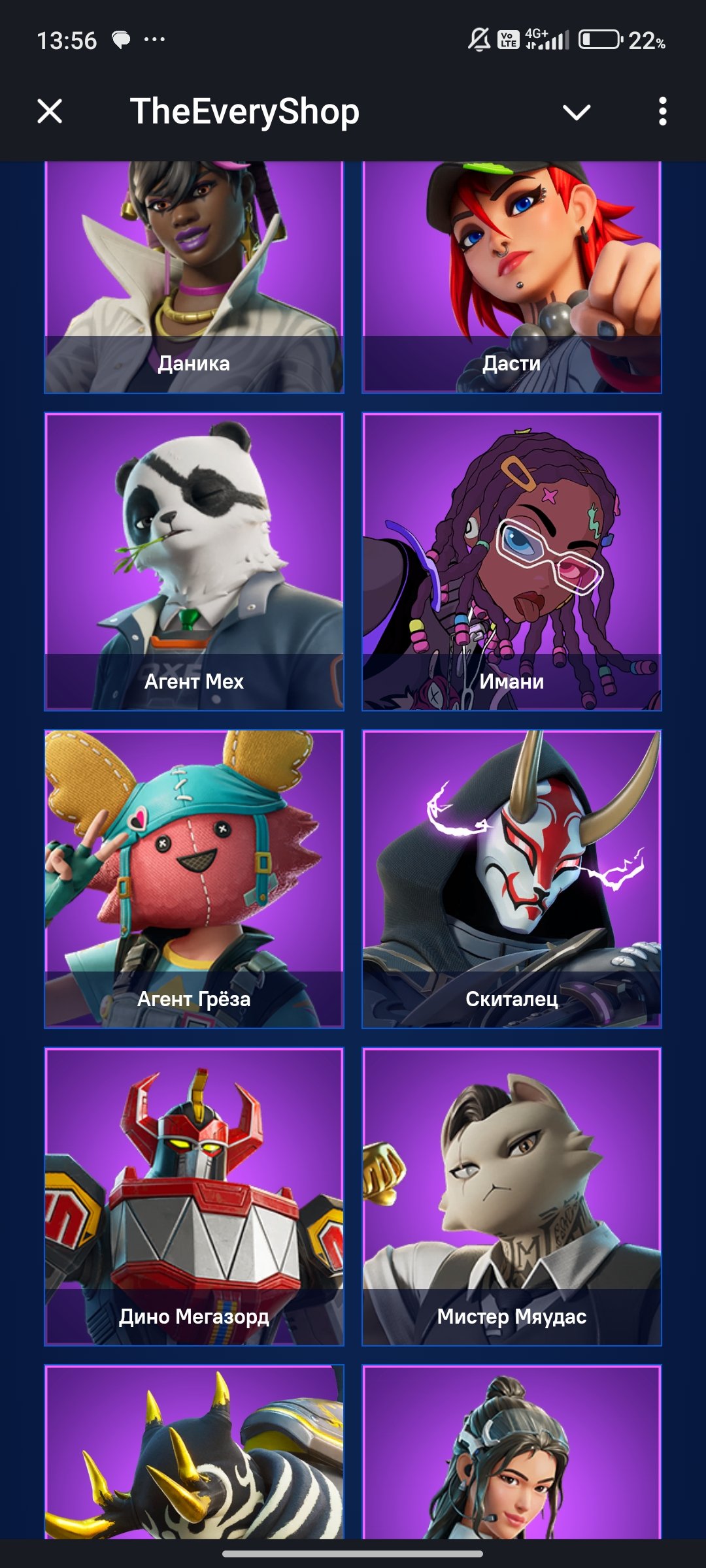This screenshot has height=1568, width=706.
Task: Open the three-dot options menu
Action: pos(662,112)
